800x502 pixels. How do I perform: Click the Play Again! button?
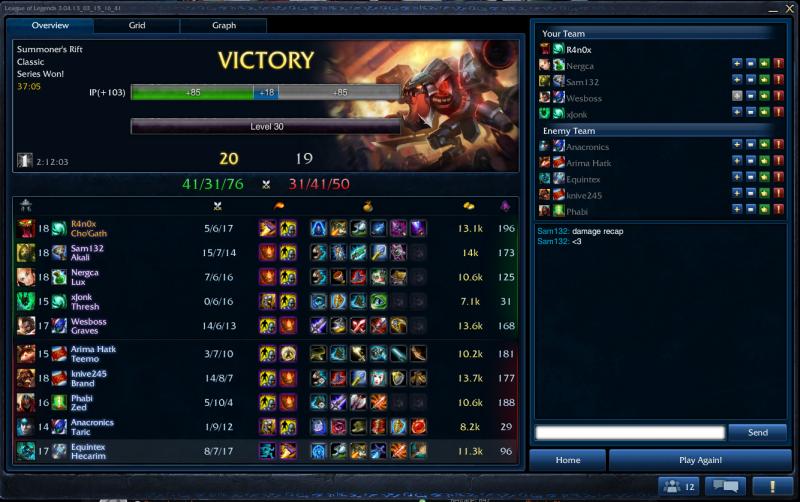coord(700,460)
